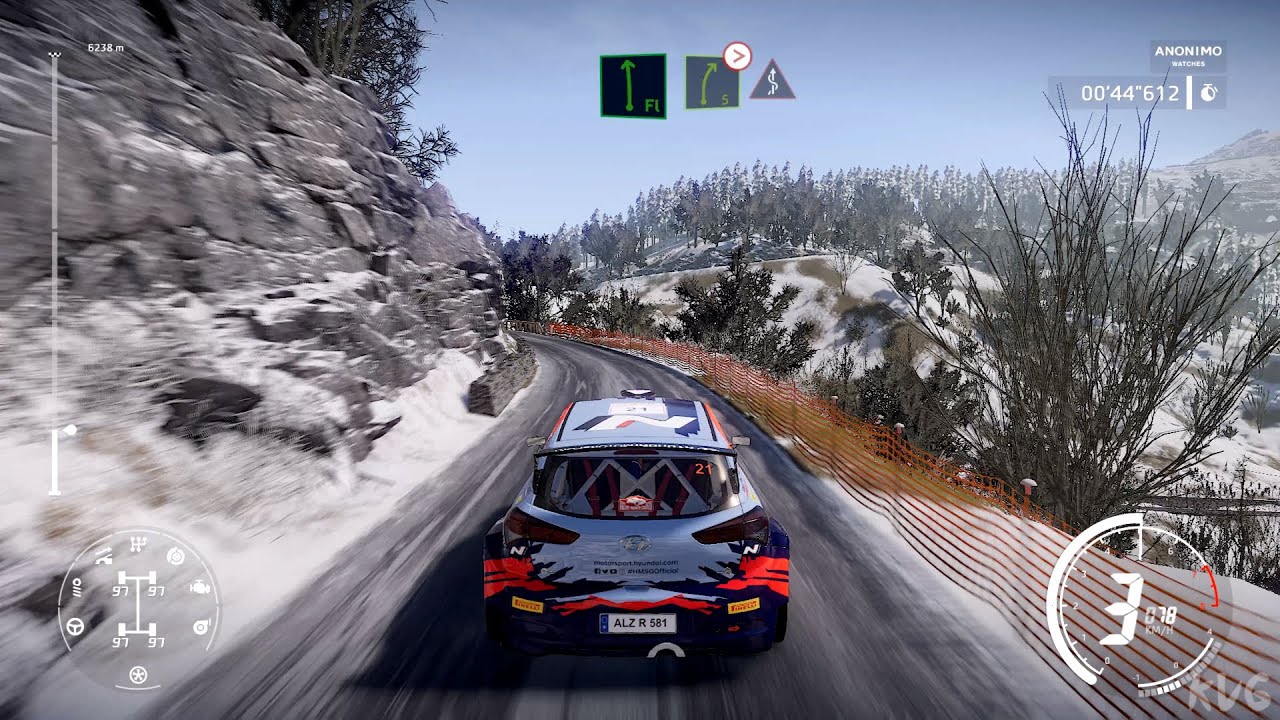Click the brake disc damage icon
This screenshot has width=1280, height=720.
[x=176, y=556]
